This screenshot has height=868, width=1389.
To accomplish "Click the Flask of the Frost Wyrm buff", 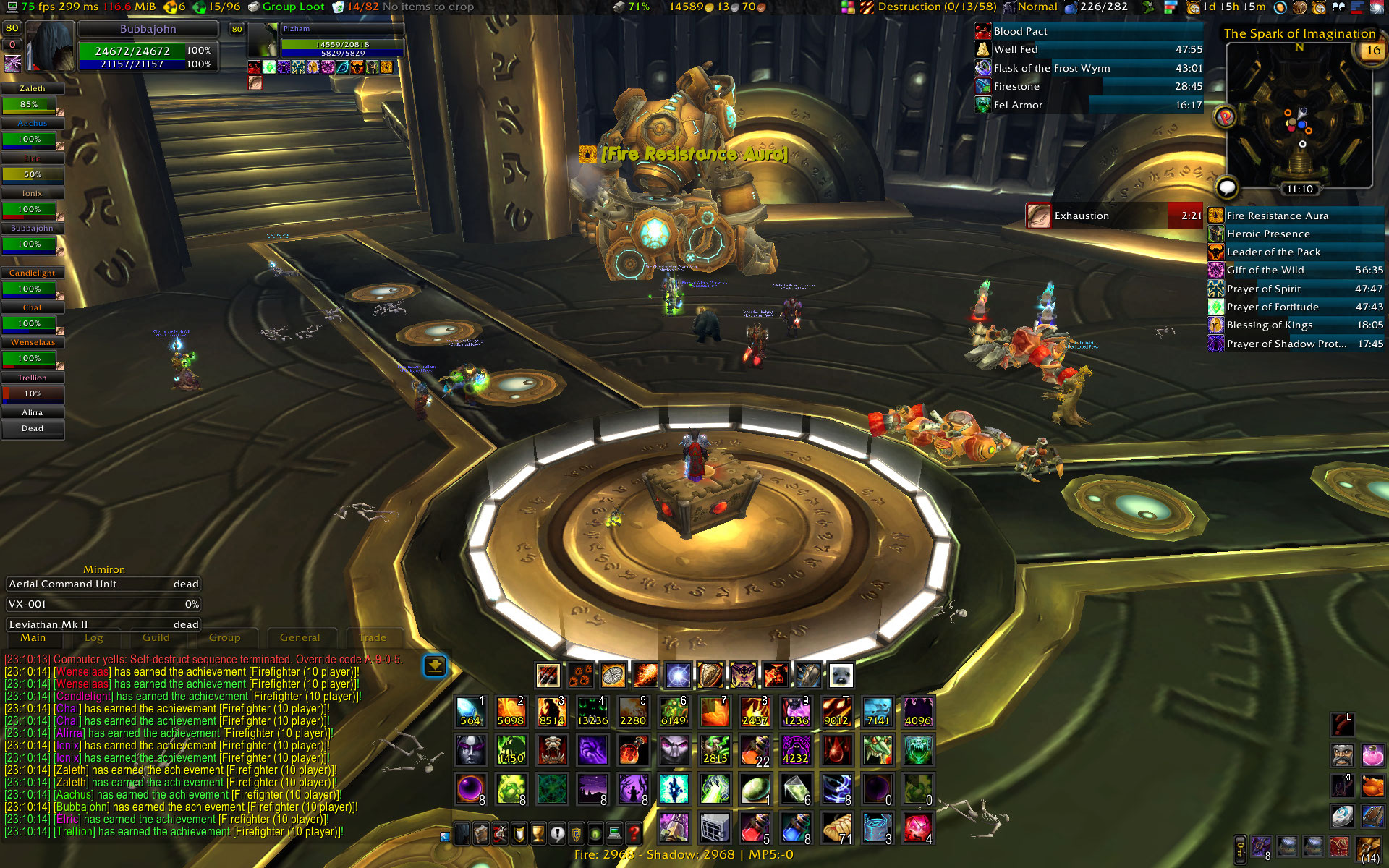I will click(x=1051, y=68).
